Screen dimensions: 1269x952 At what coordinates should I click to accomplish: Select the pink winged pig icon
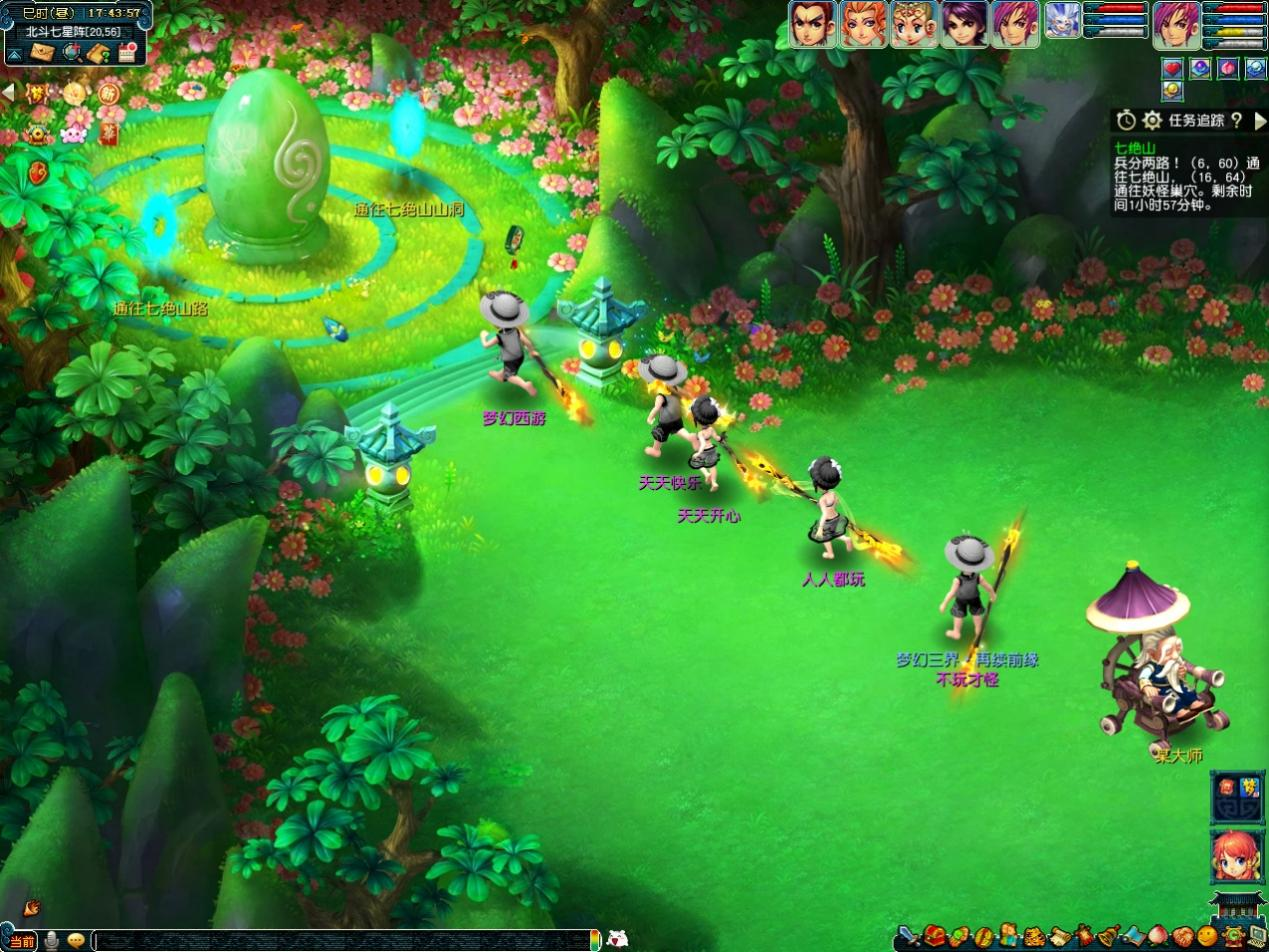pos(72,131)
